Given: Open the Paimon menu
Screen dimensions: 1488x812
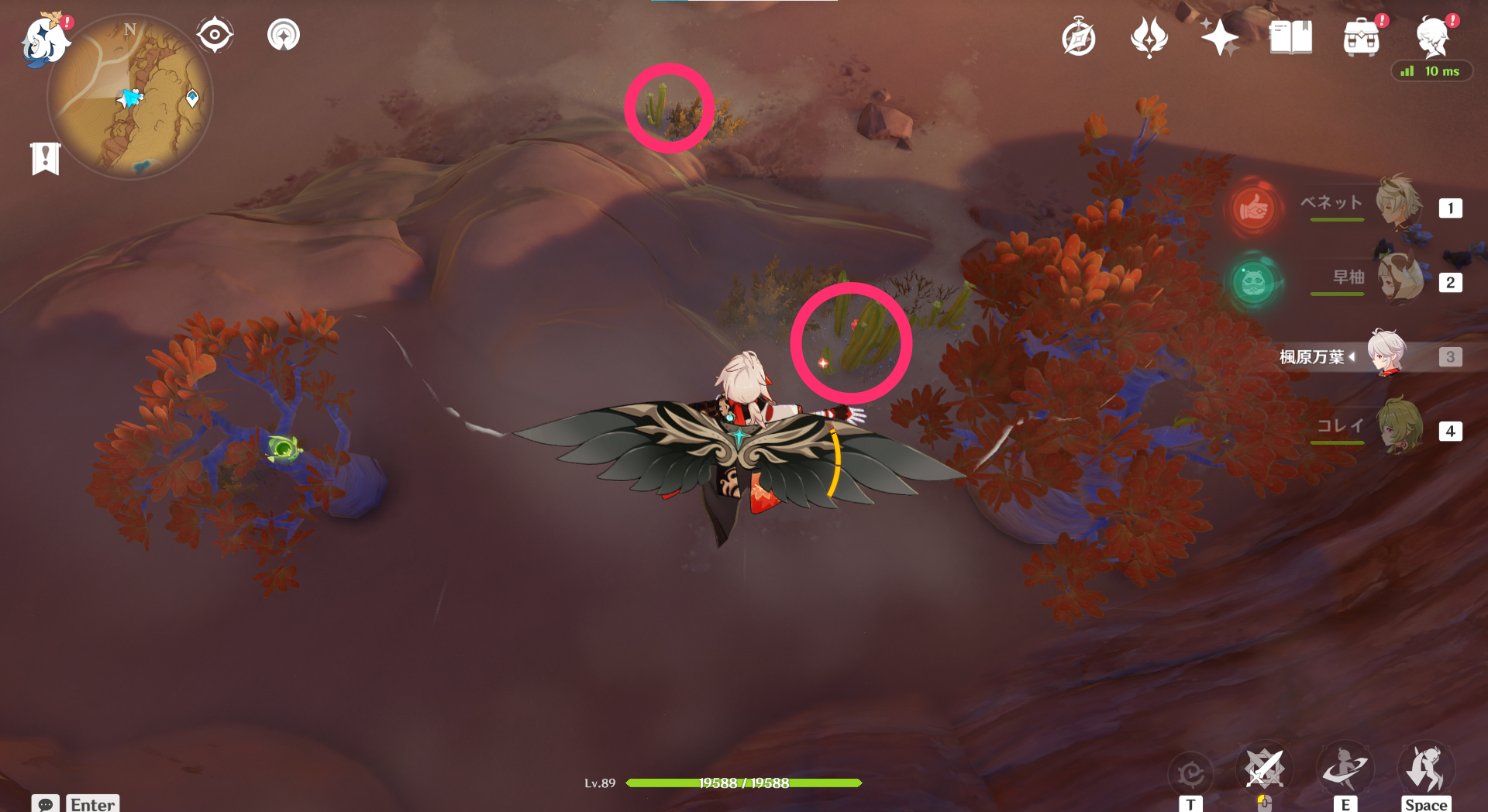Looking at the screenshot, I should 44,43.
